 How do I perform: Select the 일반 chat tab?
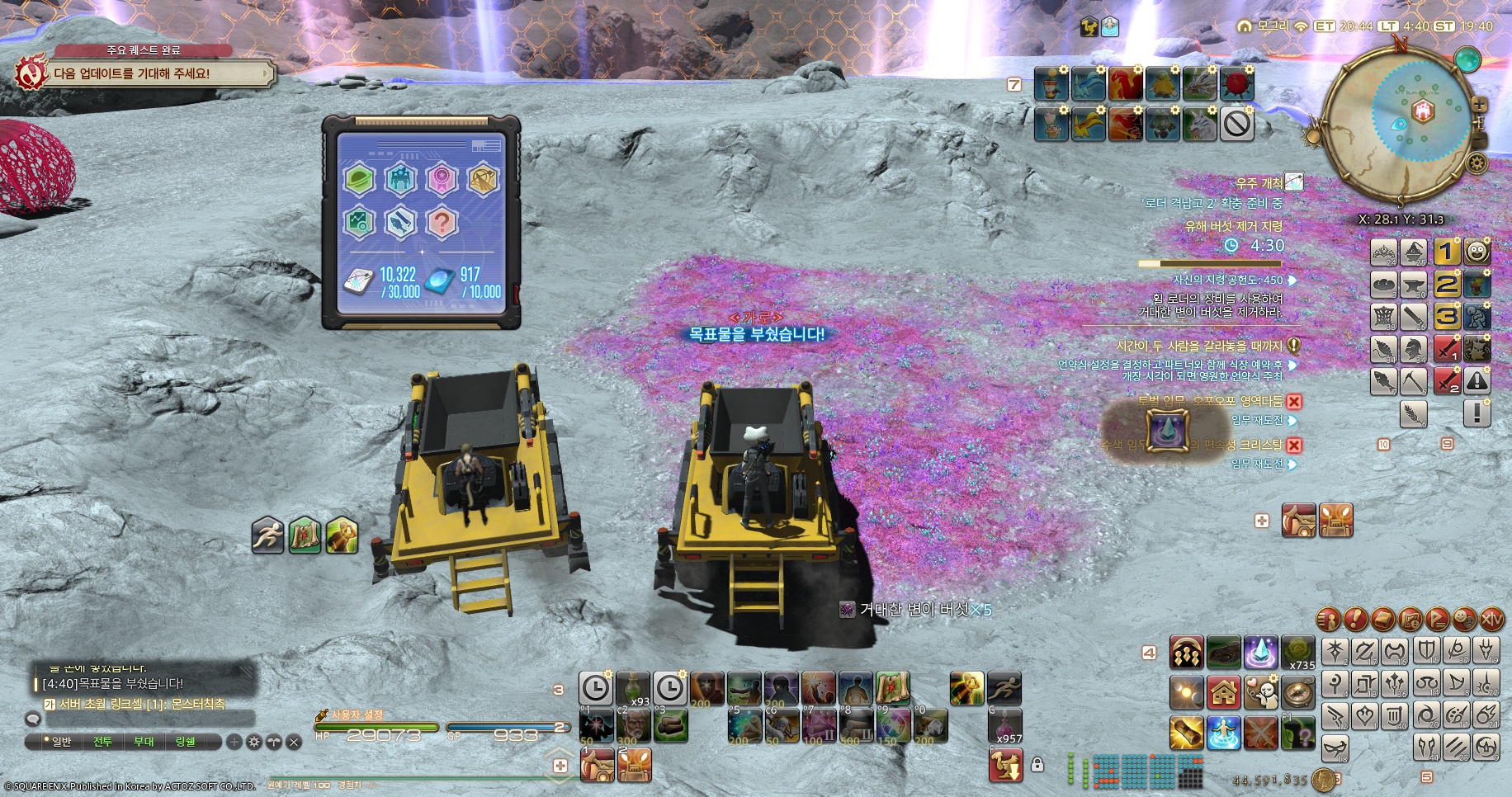point(61,742)
